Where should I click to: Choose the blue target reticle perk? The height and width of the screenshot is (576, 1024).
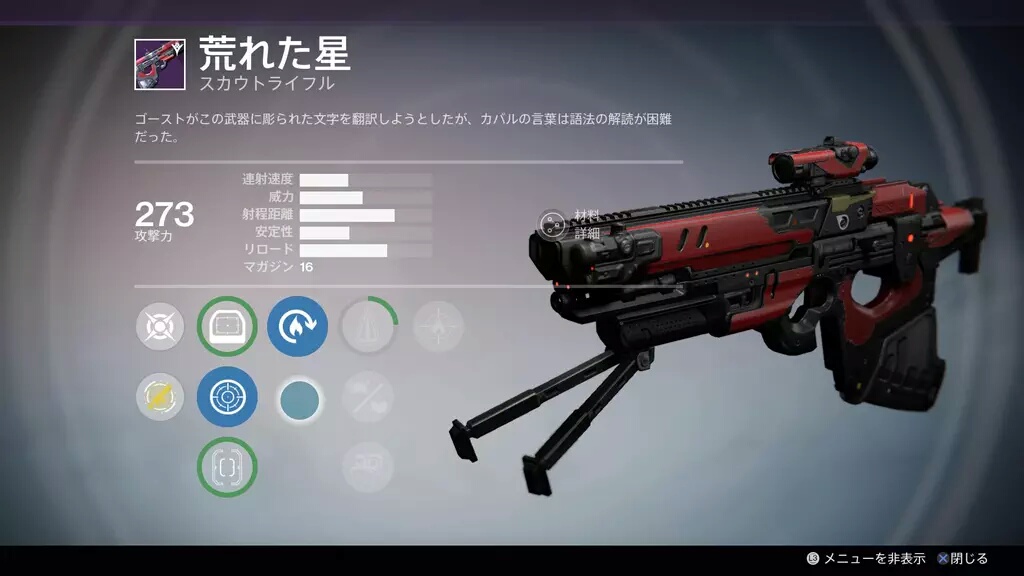click(x=227, y=397)
